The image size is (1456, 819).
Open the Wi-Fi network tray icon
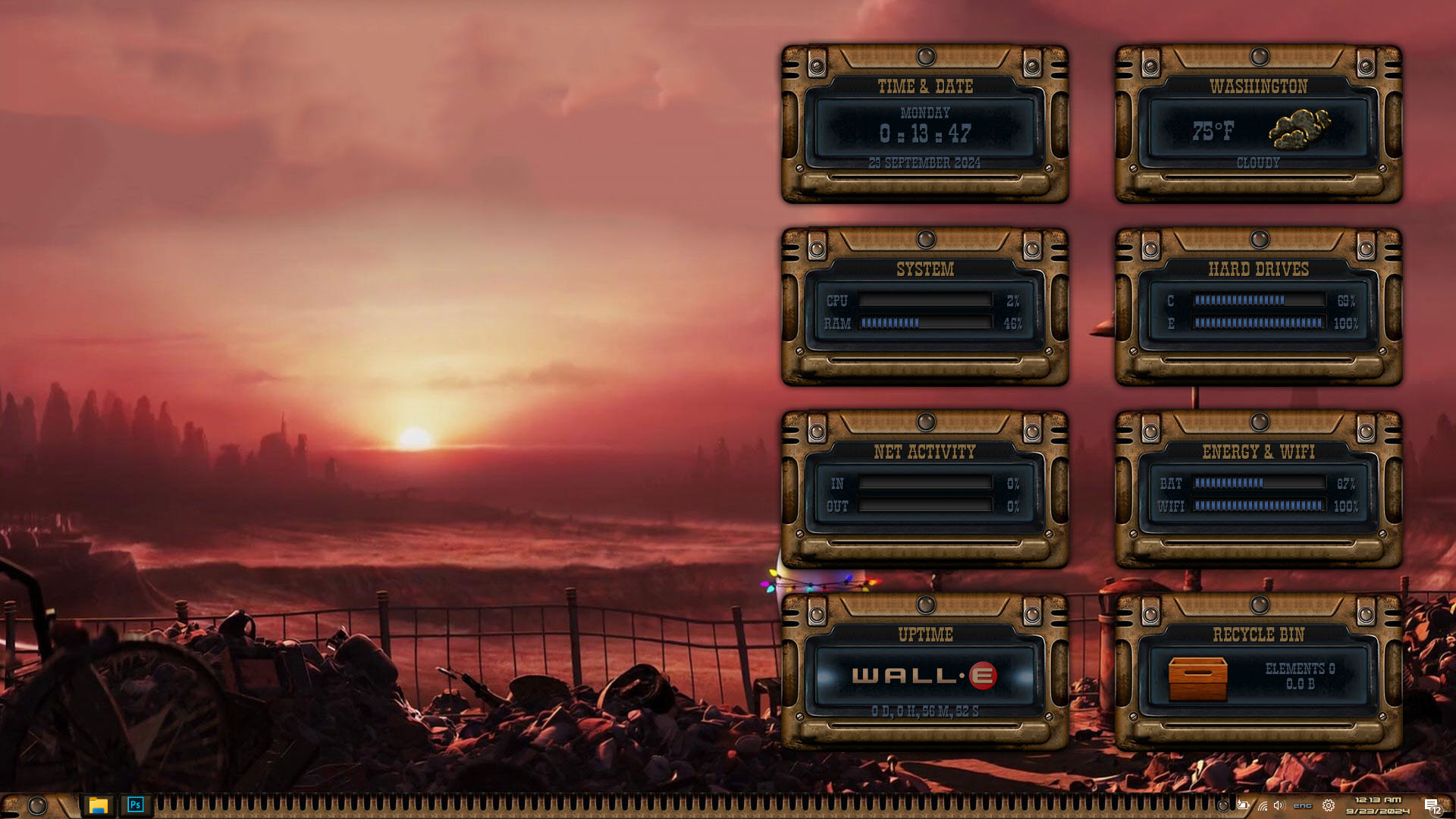(1262, 805)
